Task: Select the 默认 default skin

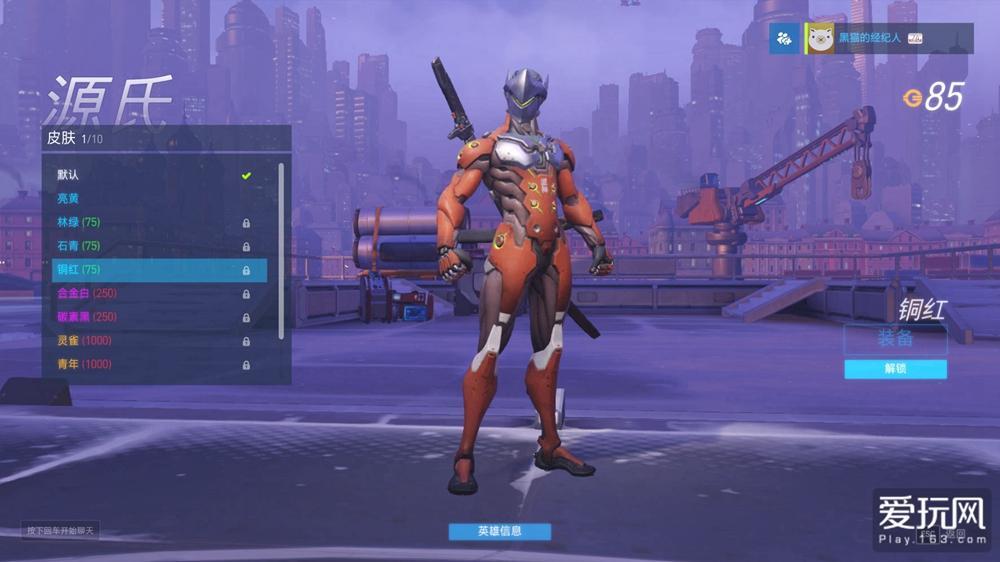Action: tap(150, 175)
